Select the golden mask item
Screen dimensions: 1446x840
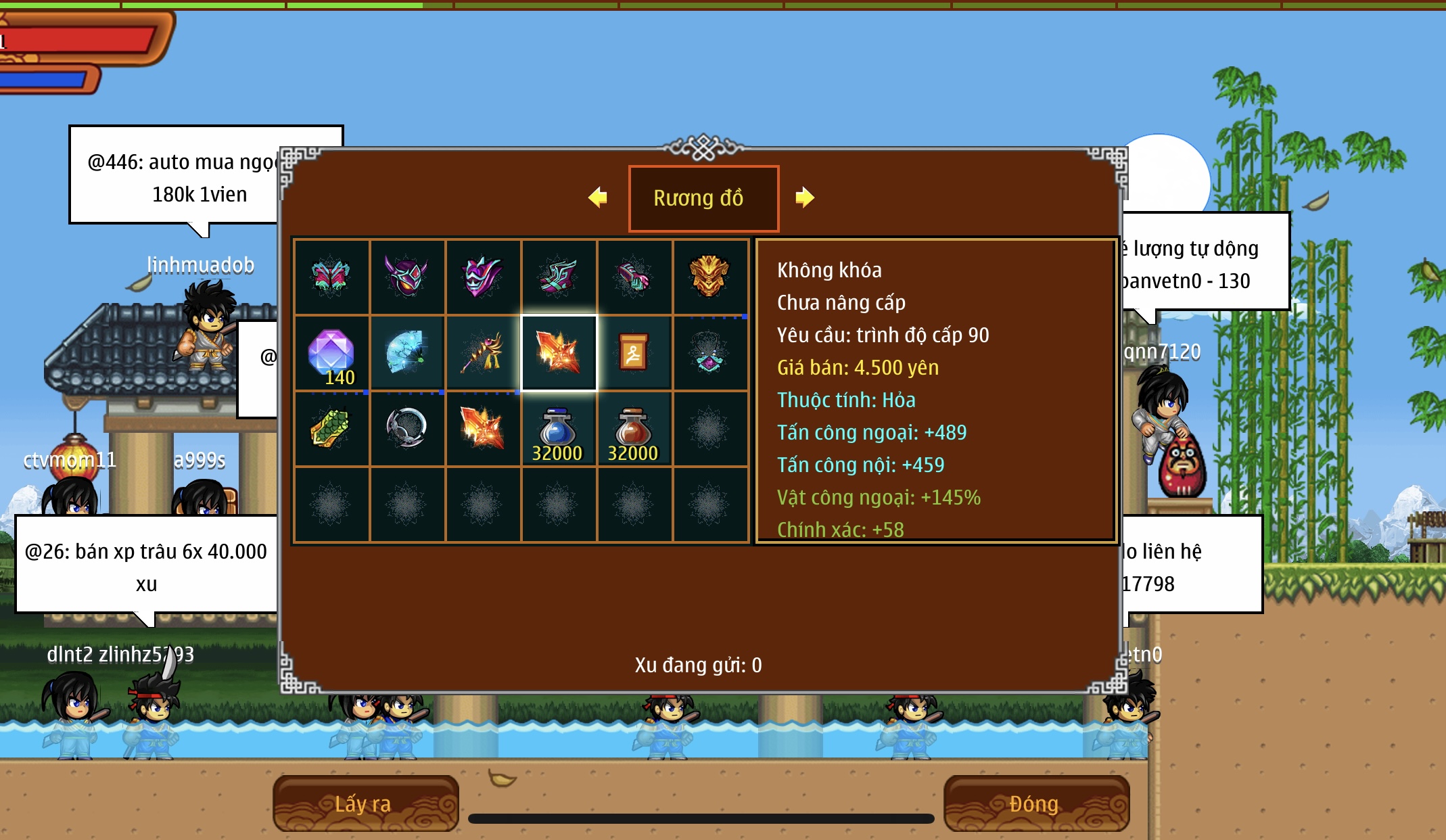tap(709, 277)
